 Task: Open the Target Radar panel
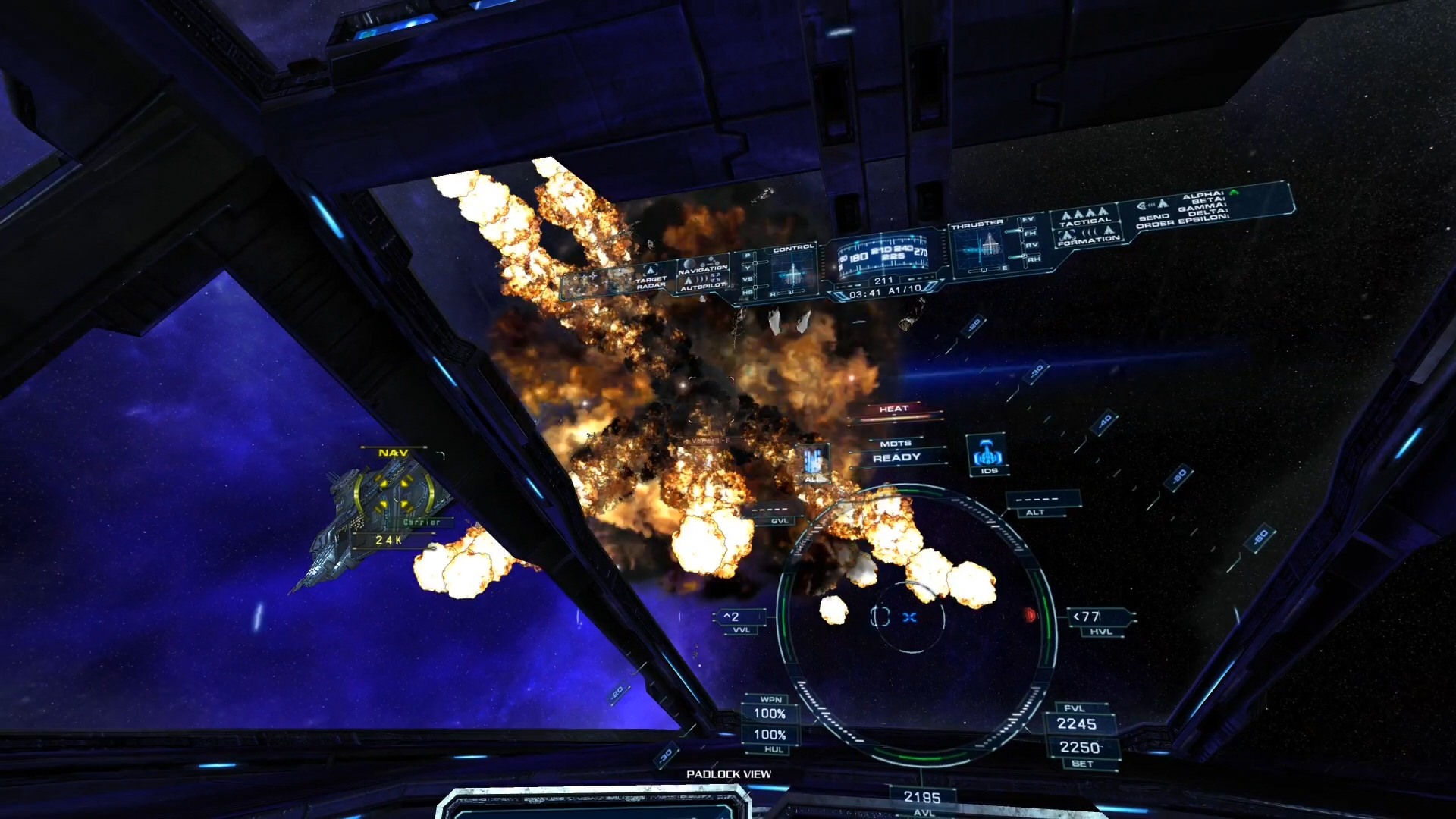pyautogui.click(x=650, y=282)
